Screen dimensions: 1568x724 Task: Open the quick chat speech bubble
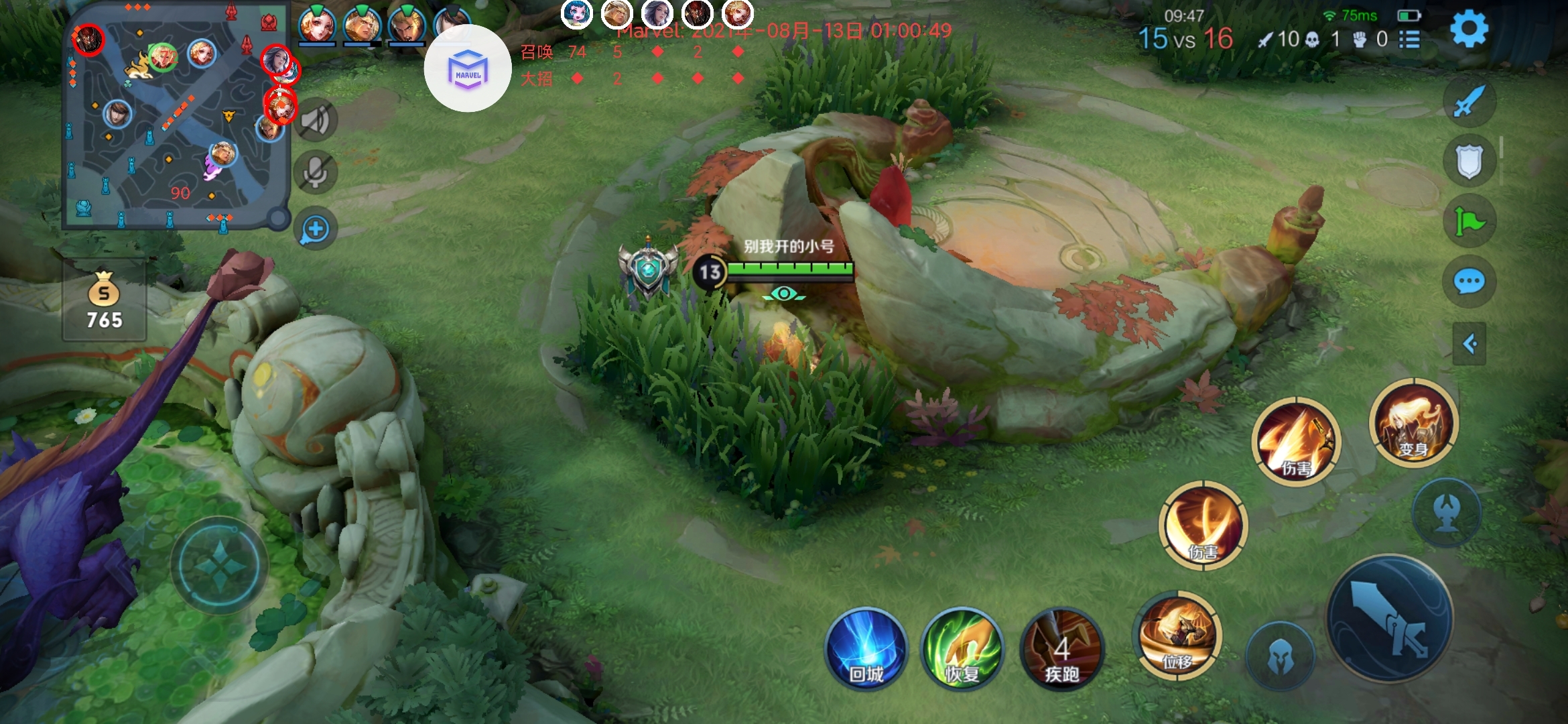[1469, 282]
